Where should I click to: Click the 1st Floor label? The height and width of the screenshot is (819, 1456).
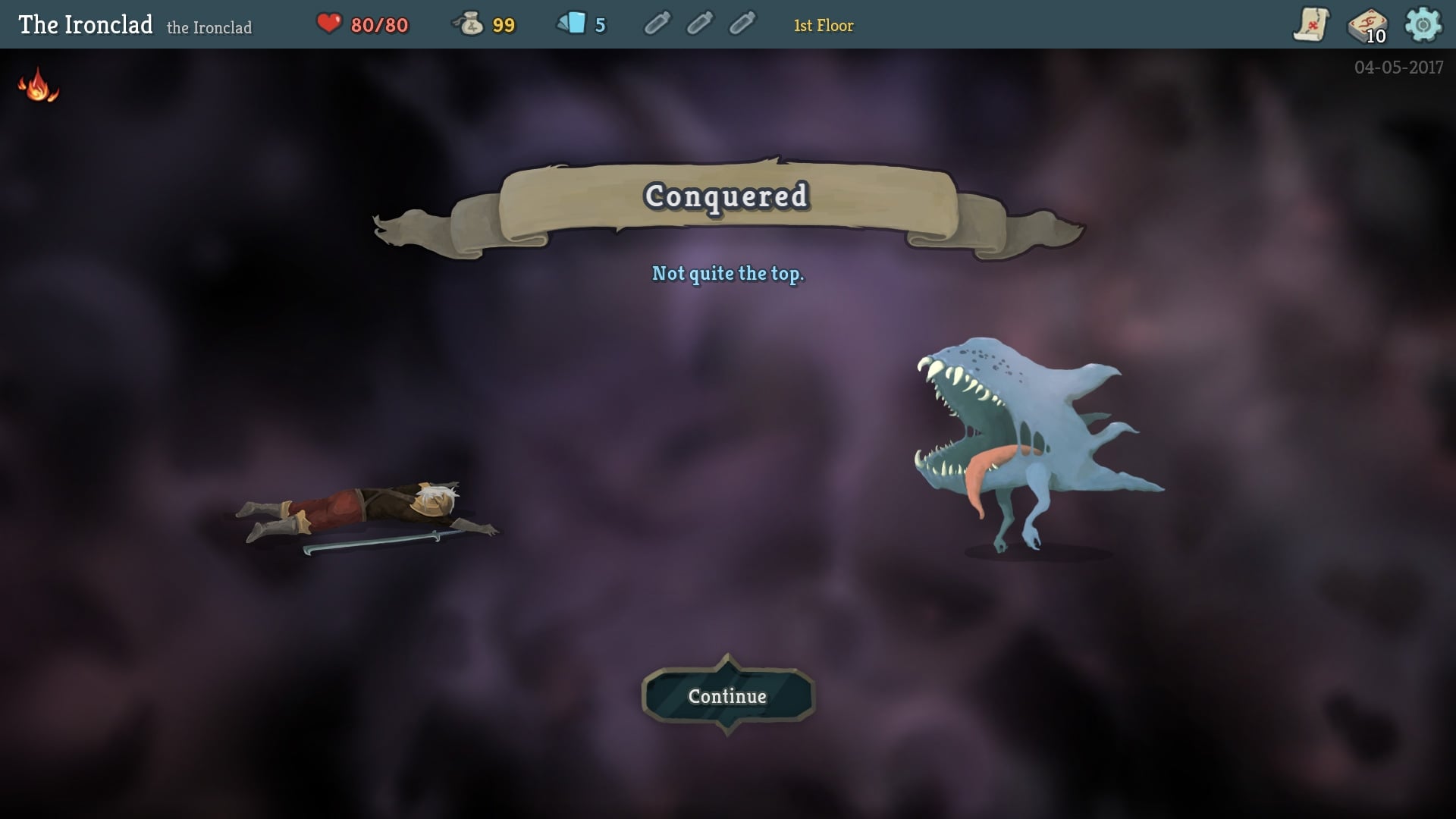823,25
